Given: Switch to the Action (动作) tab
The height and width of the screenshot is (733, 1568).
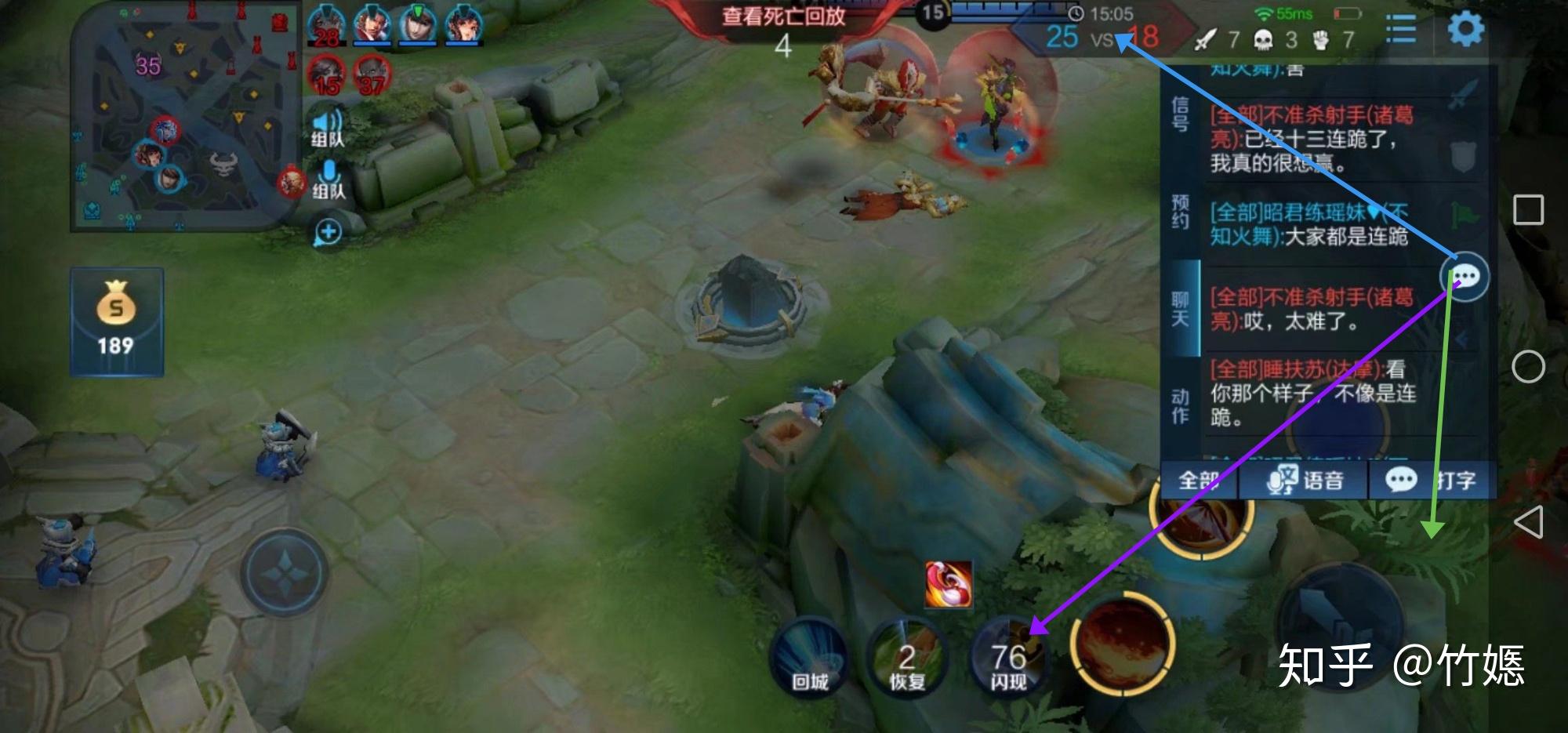Looking at the screenshot, I should click(x=1180, y=405).
